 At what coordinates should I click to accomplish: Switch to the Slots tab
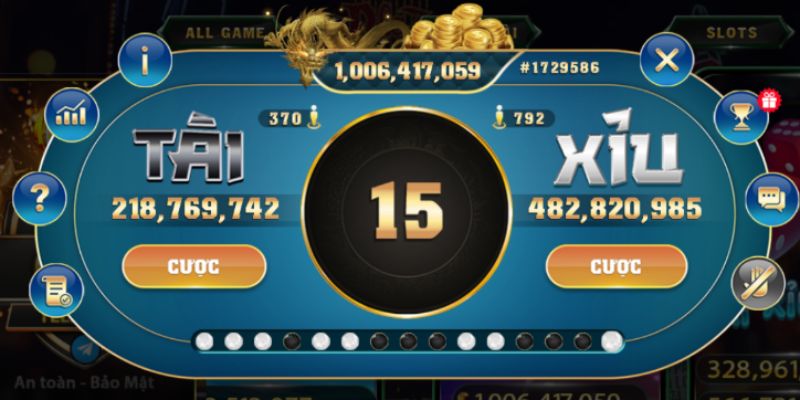tap(731, 32)
